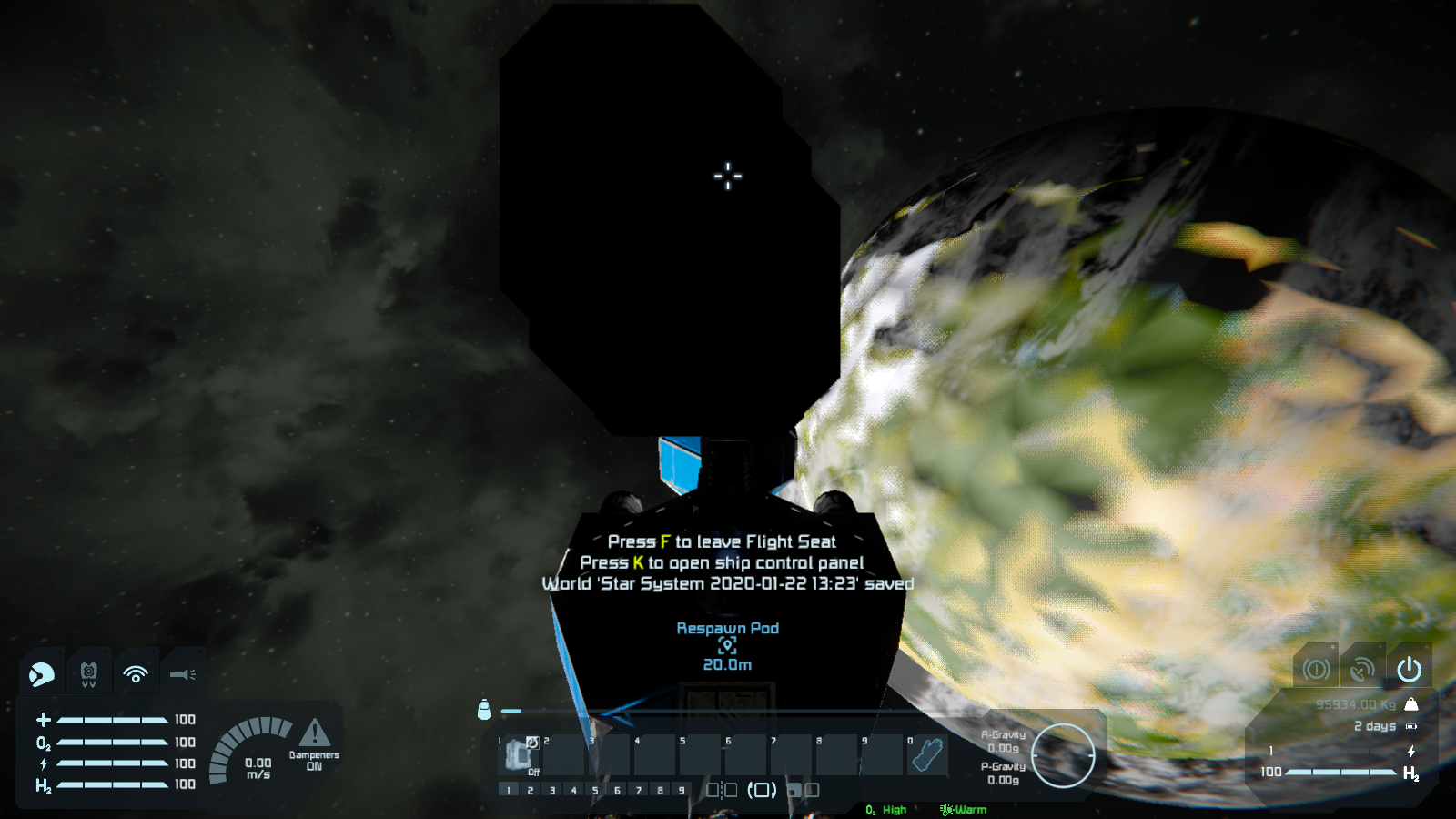The height and width of the screenshot is (819, 1456).
Task: Click the Dampeners ON warning triangle
Action: (x=314, y=733)
